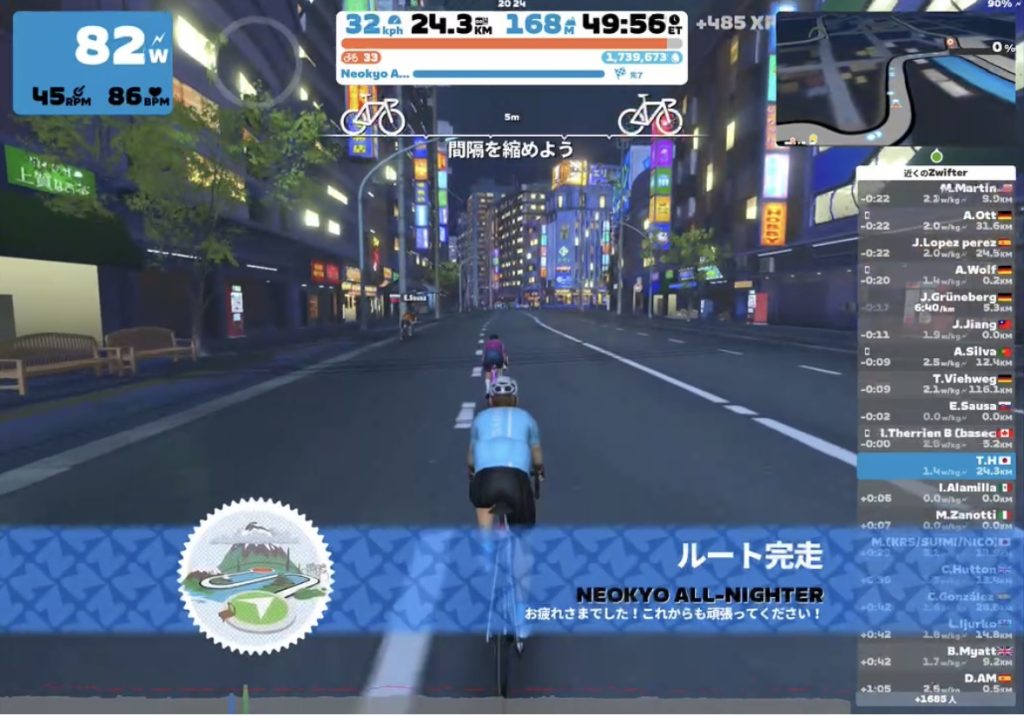This screenshot has height=716, width=1024.
Task: Choose J.Lopez perez from the rider list
Action: point(936,247)
